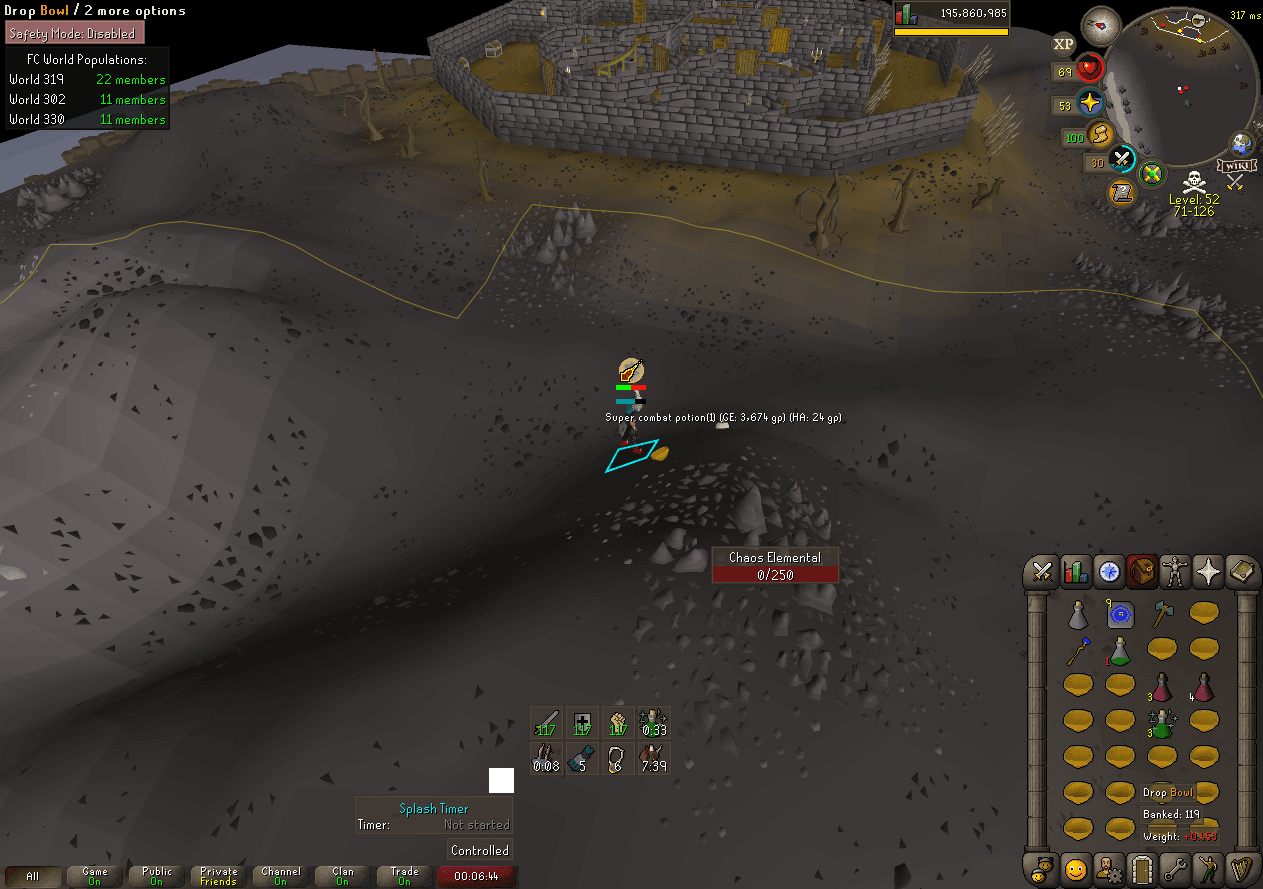The width and height of the screenshot is (1263, 889).
Task: Open the Spellbook tab
Action: click(1241, 572)
